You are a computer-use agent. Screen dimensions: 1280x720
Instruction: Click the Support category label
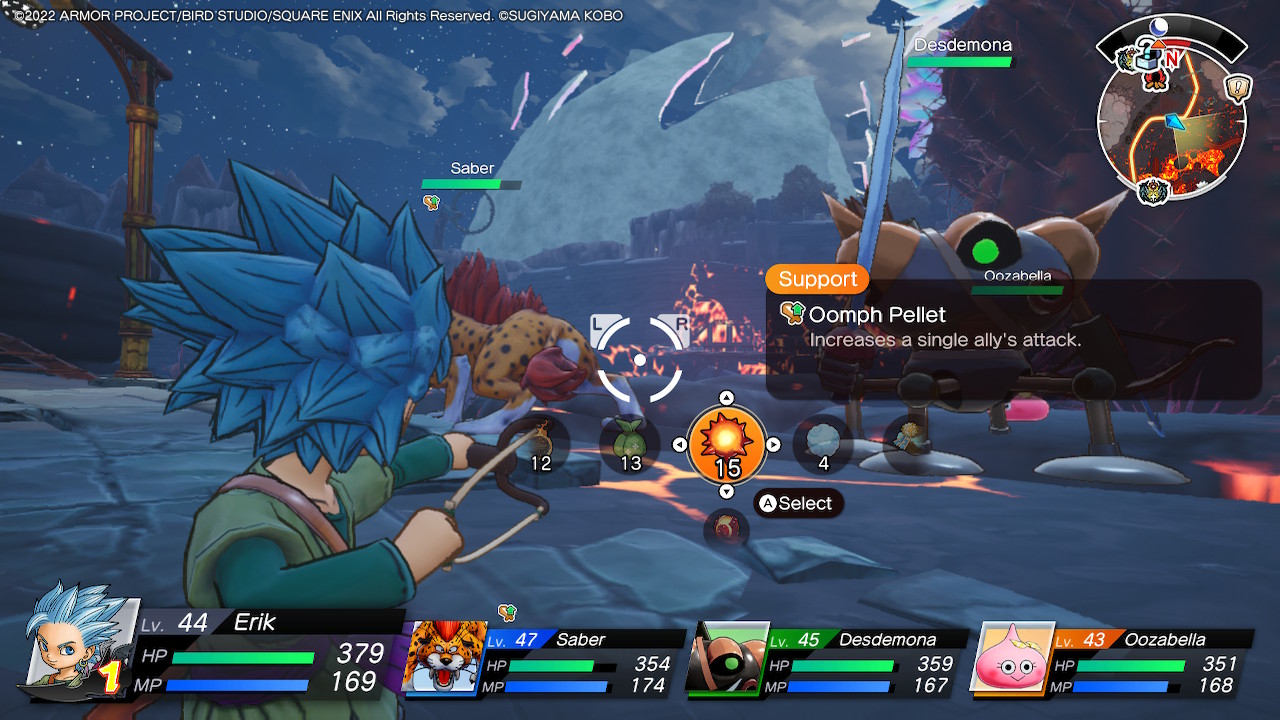817,279
